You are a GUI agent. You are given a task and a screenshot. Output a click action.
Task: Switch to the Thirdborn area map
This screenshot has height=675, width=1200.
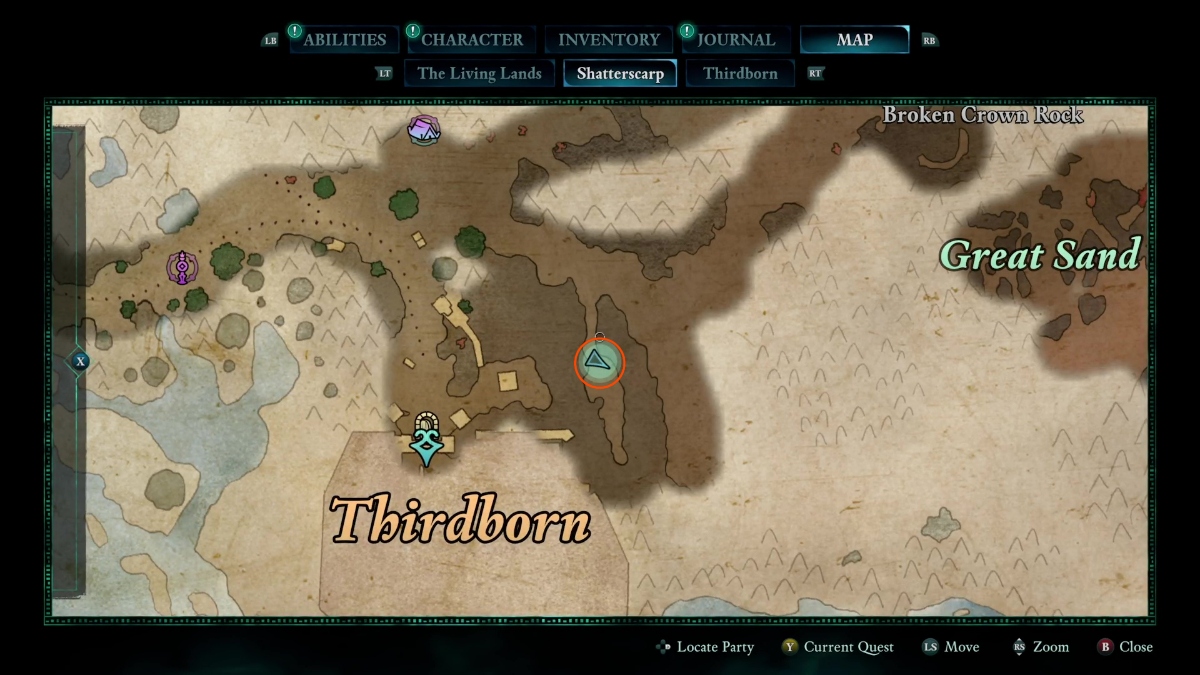[740, 73]
